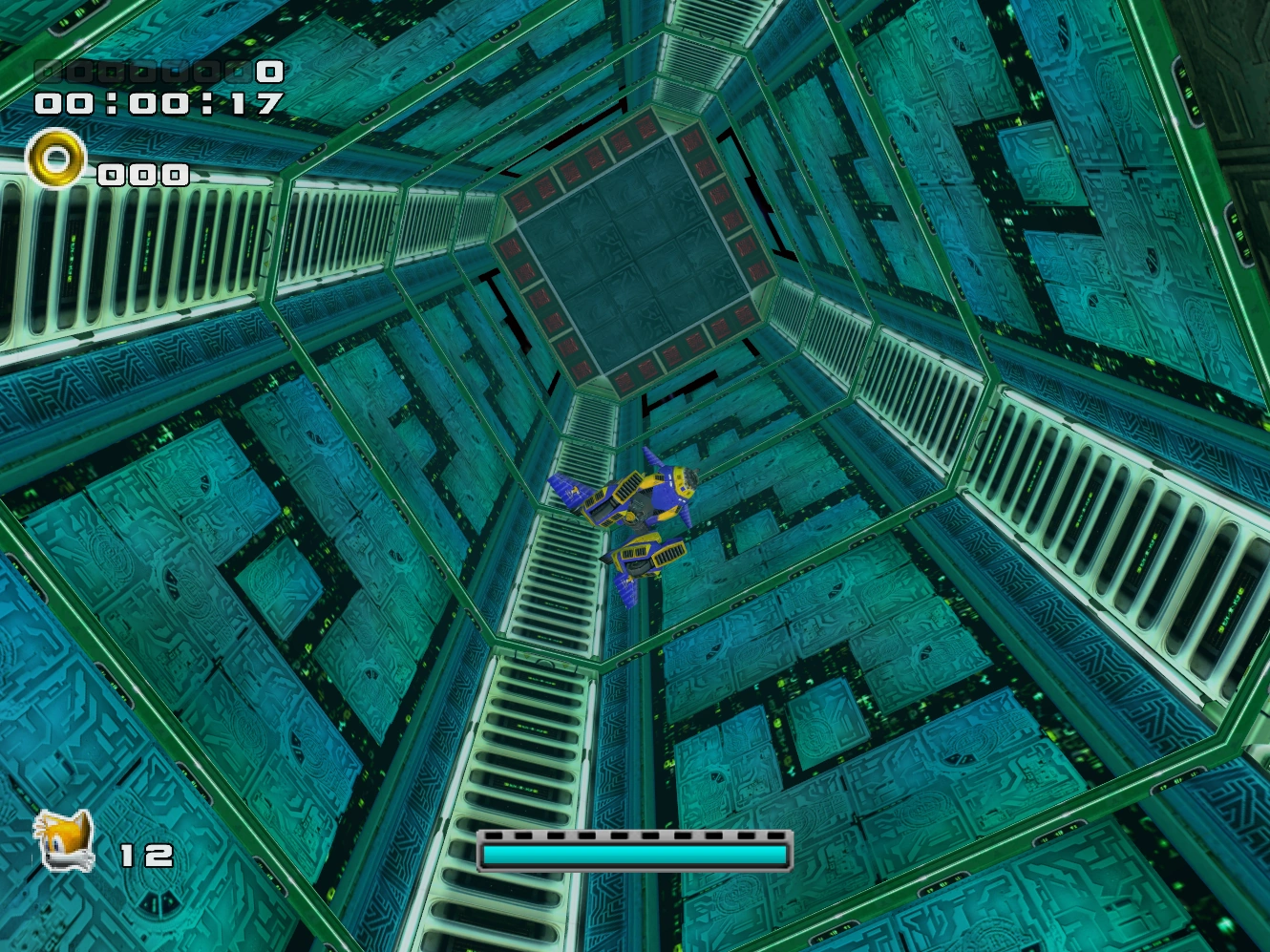This screenshot has height=952, width=1270.
Task: Click the ring counter showing 000
Action: click(143, 175)
